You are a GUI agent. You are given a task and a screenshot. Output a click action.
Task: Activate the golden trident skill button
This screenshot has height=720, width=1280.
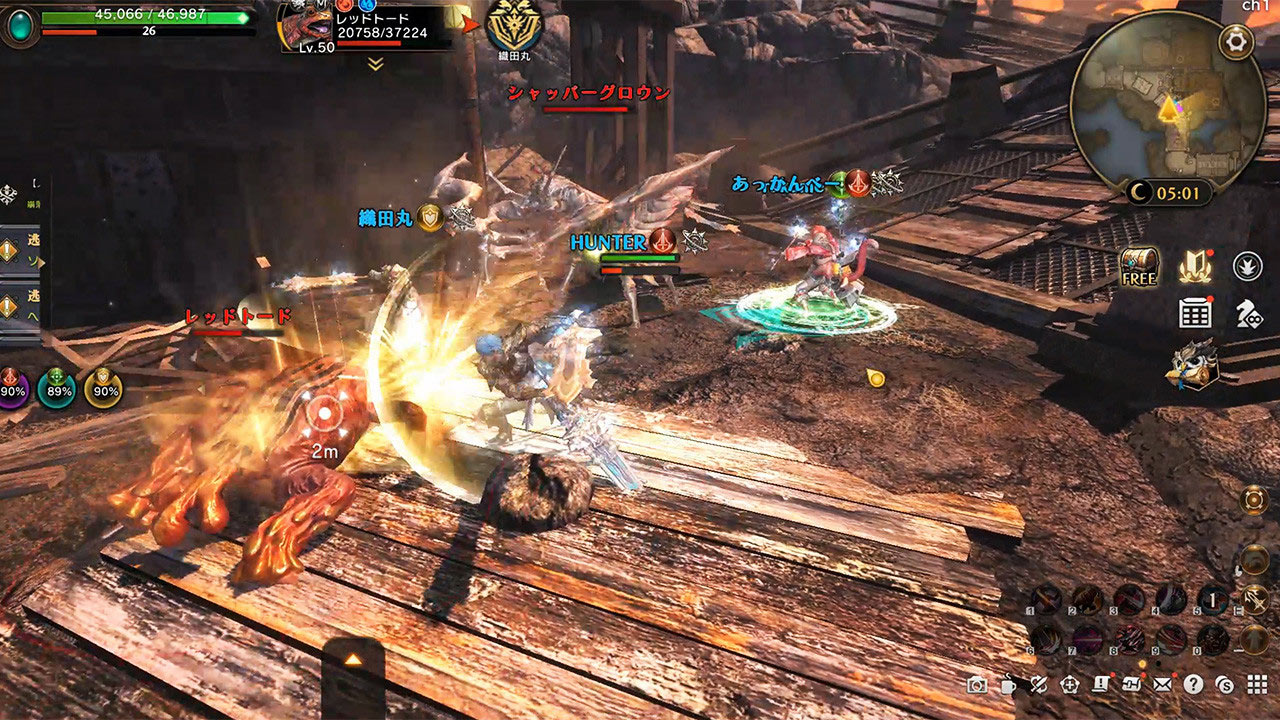click(x=1255, y=600)
